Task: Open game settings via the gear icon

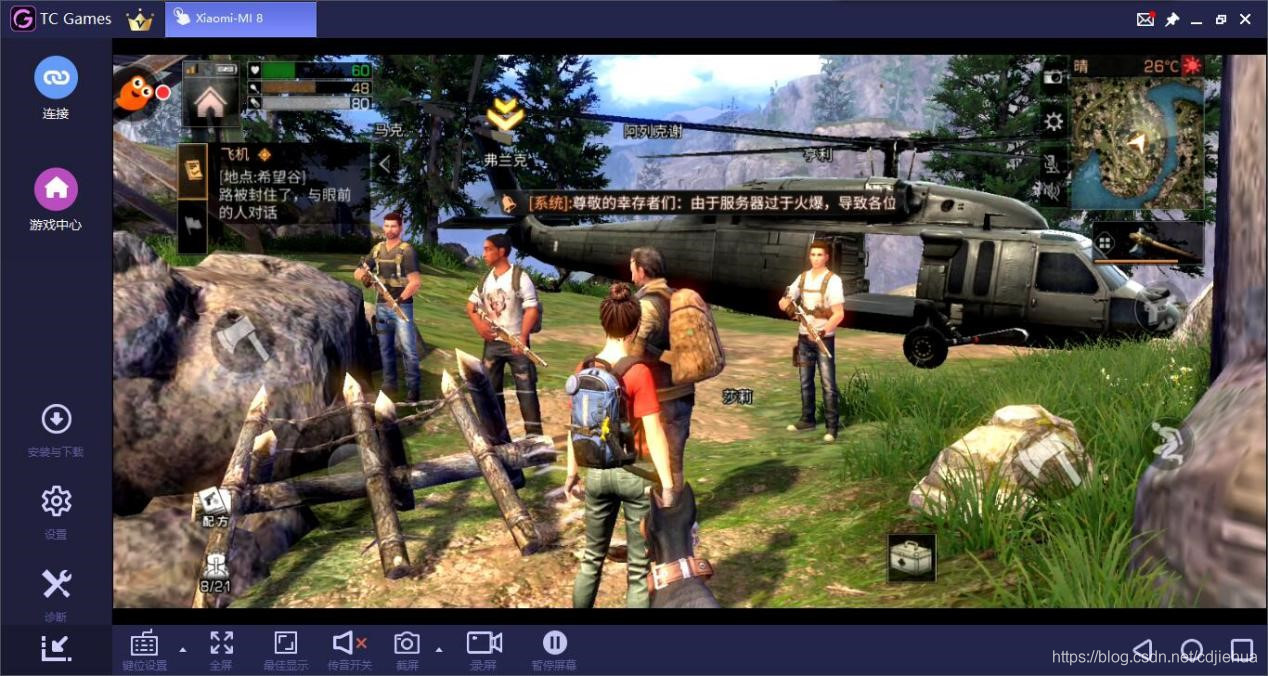Action: 1053,122
